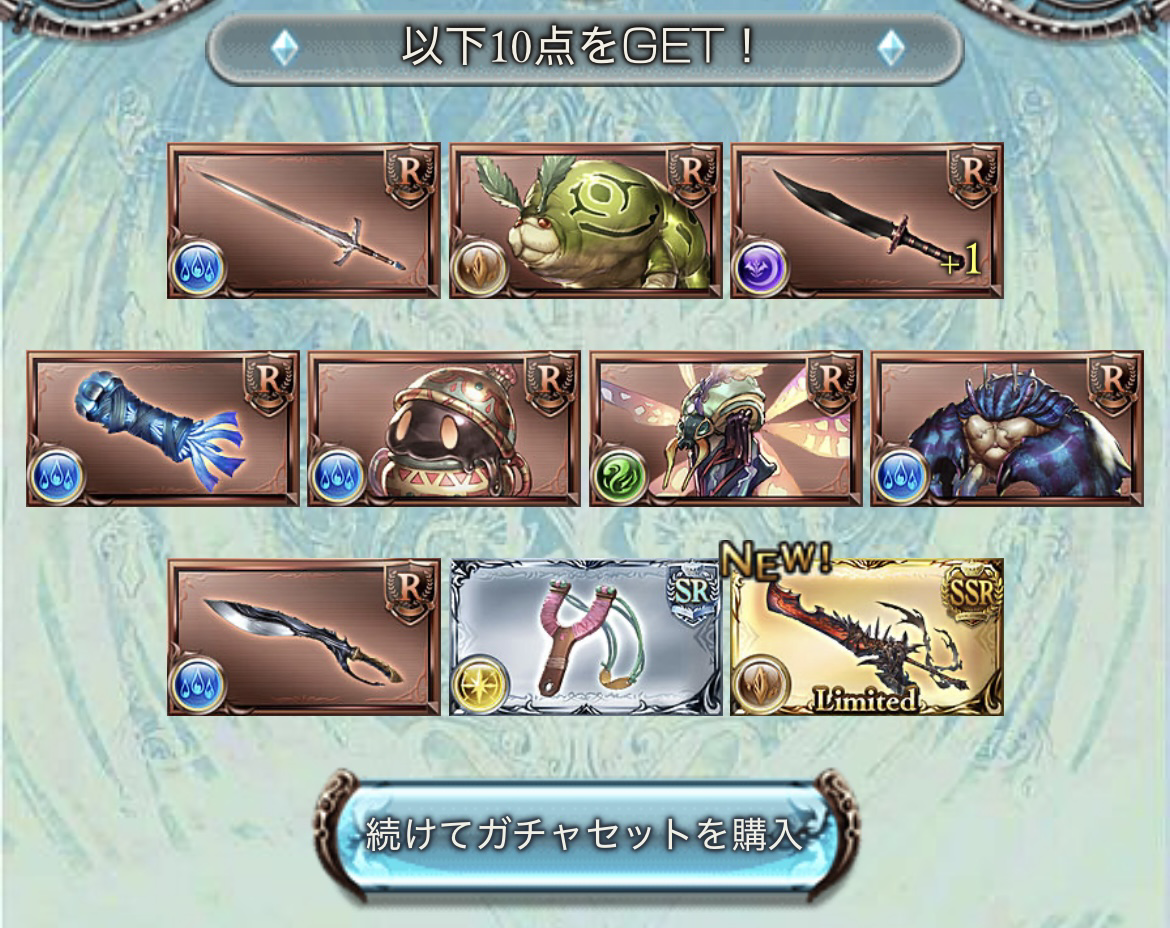This screenshot has height=928, width=1170.
Task: Select the blue wrapped gauntlet weapon card
Action: click(x=162, y=428)
